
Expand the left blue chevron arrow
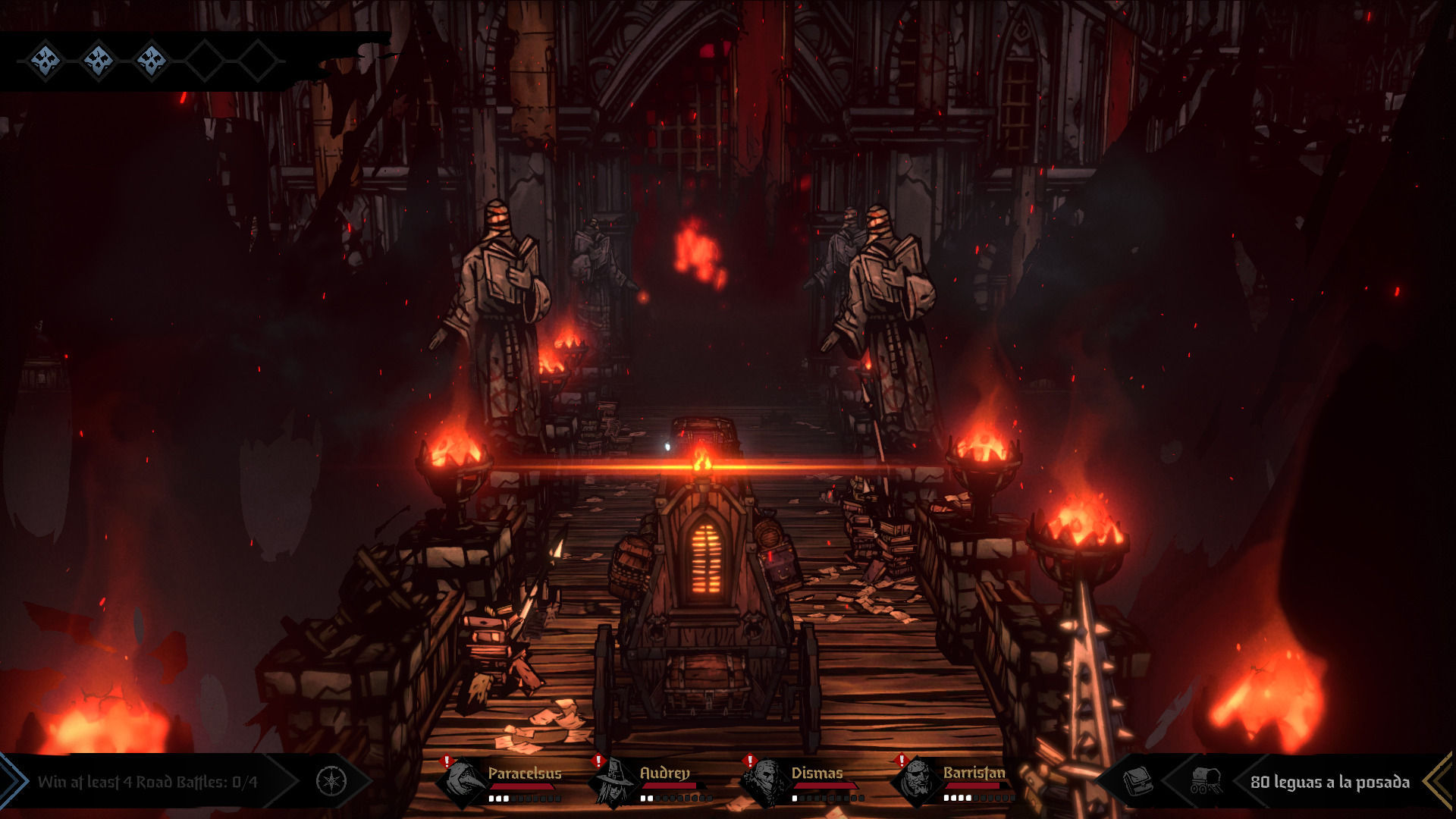tap(12, 781)
